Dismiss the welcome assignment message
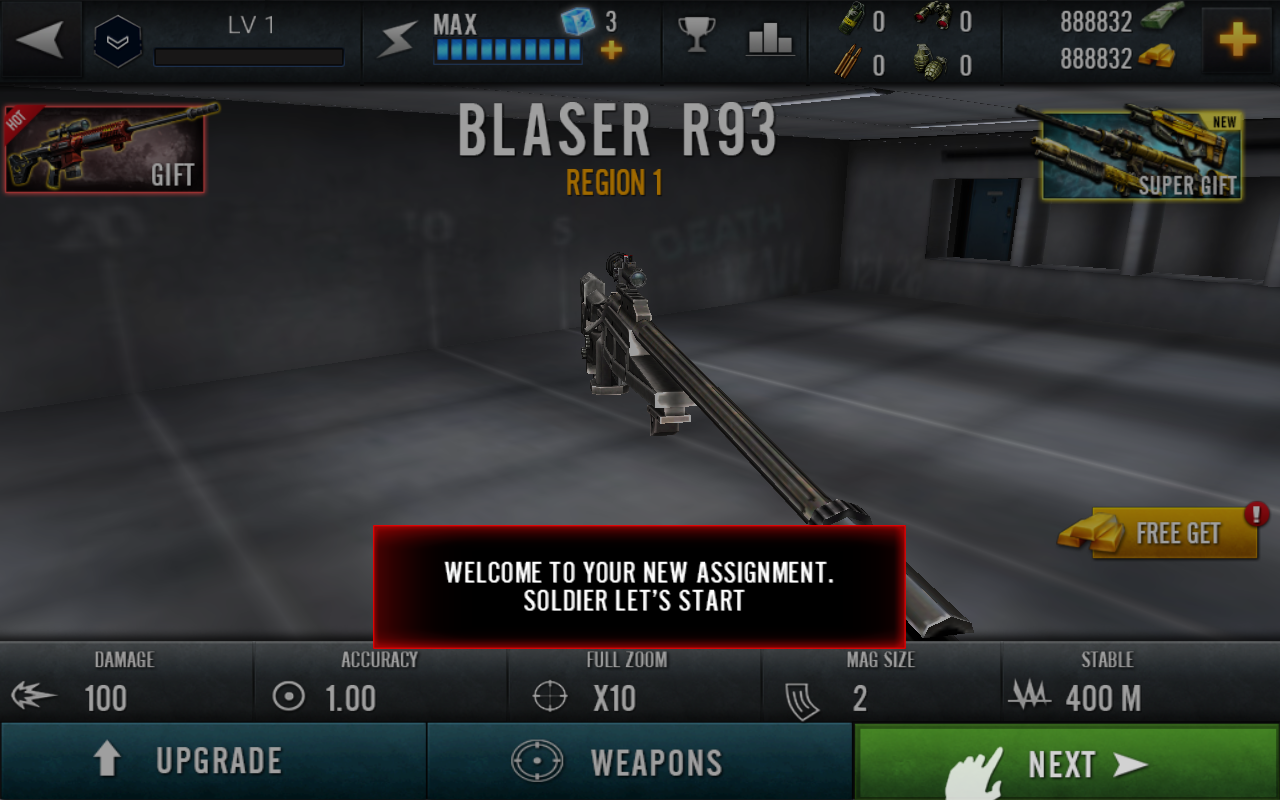Viewport: 1280px width, 800px height. click(639, 587)
